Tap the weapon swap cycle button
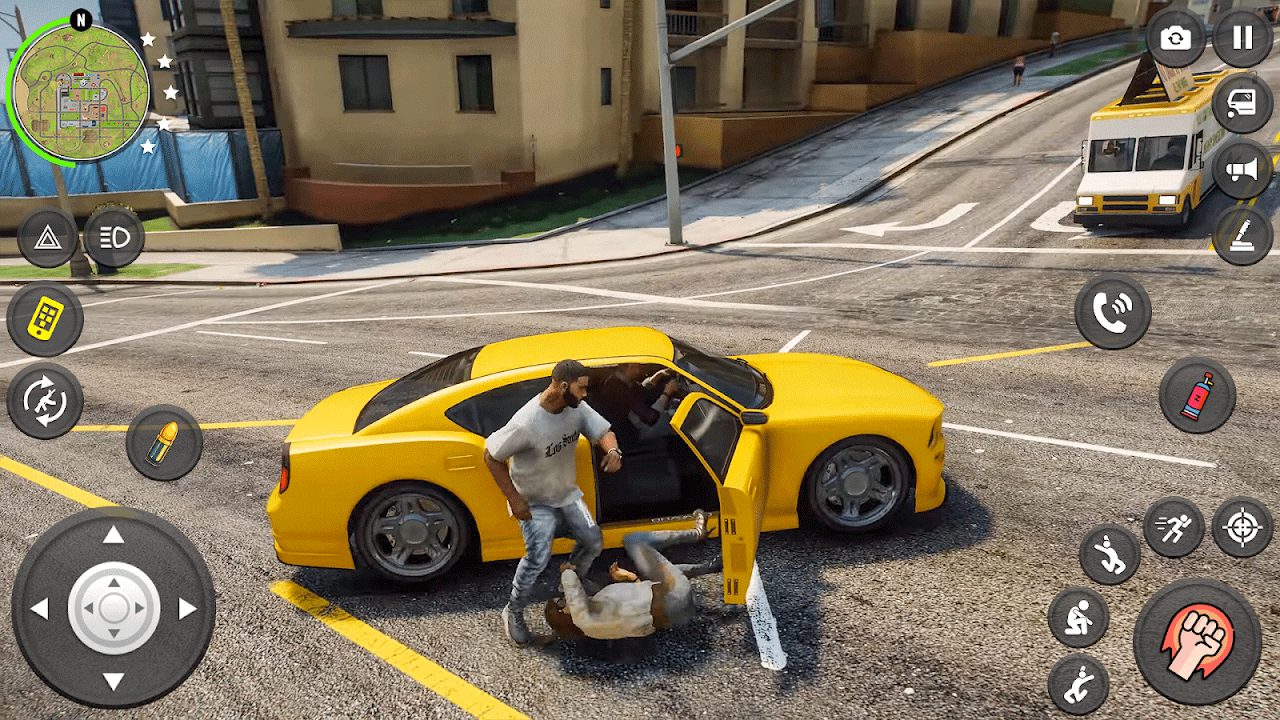 pyautogui.click(x=45, y=401)
